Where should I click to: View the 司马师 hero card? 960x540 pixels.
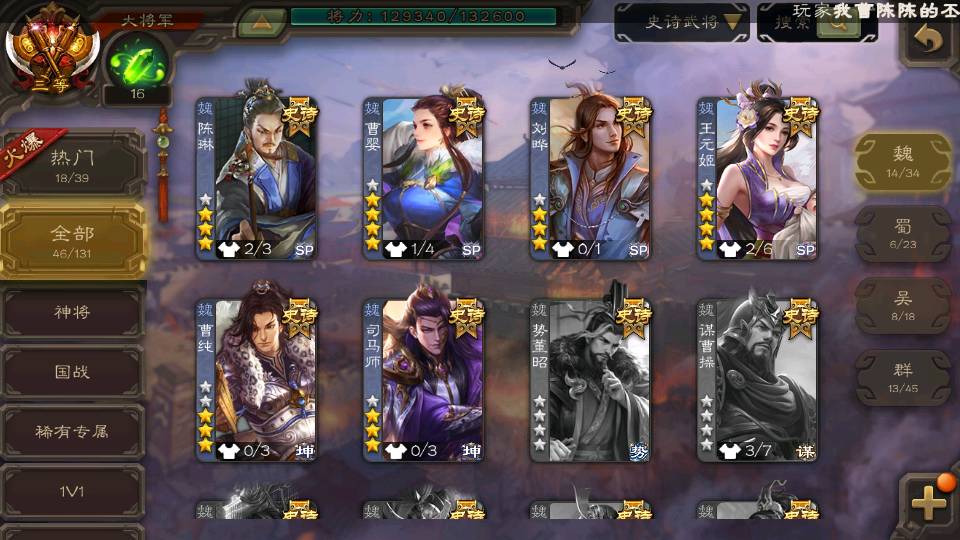click(423, 380)
